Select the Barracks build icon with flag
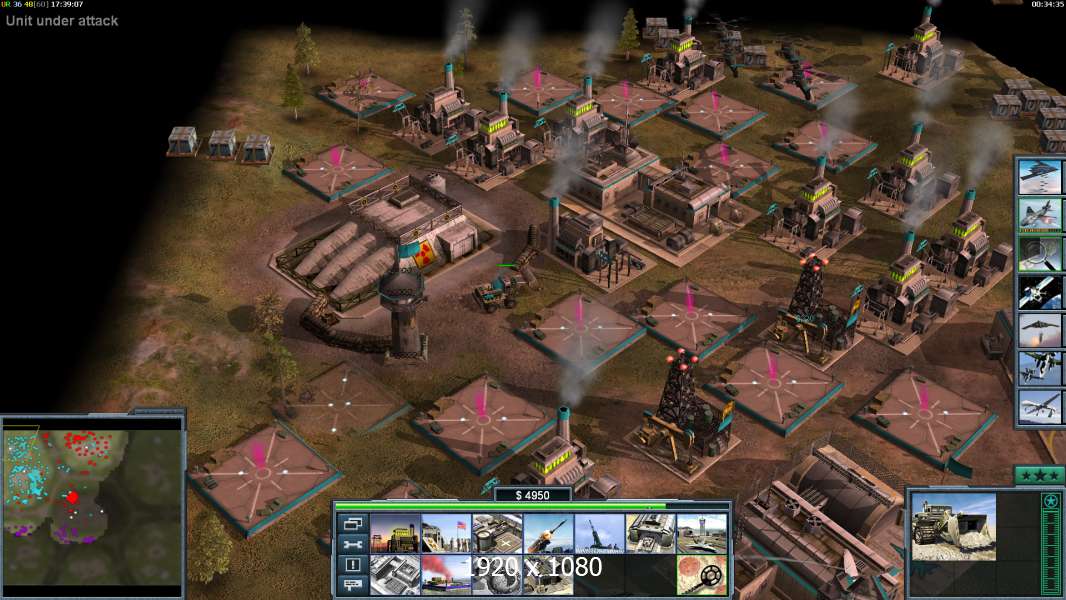1066x600 pixels. coord(446,533)
